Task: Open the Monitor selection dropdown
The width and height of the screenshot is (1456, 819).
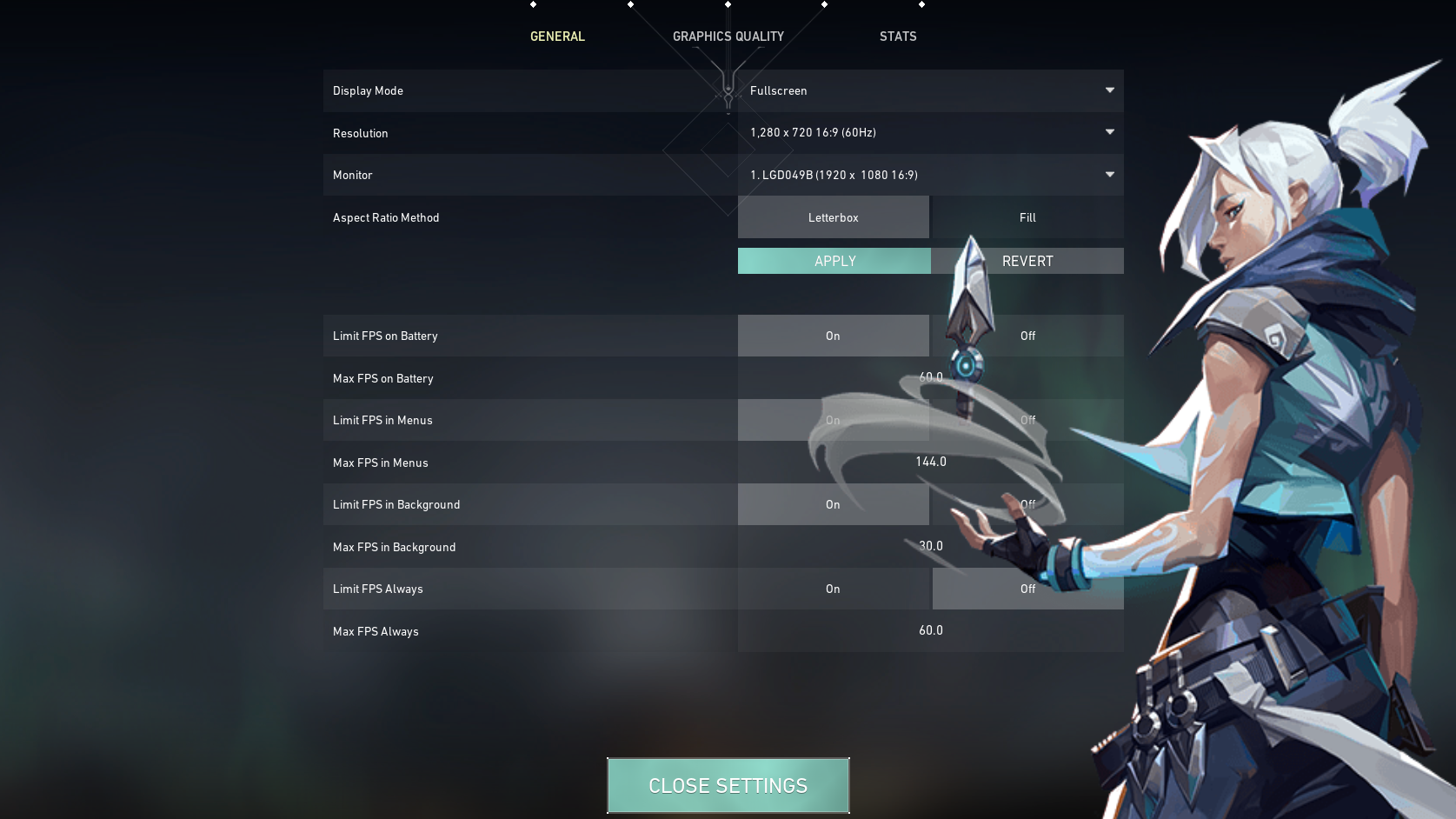Action: click(930, 175)
